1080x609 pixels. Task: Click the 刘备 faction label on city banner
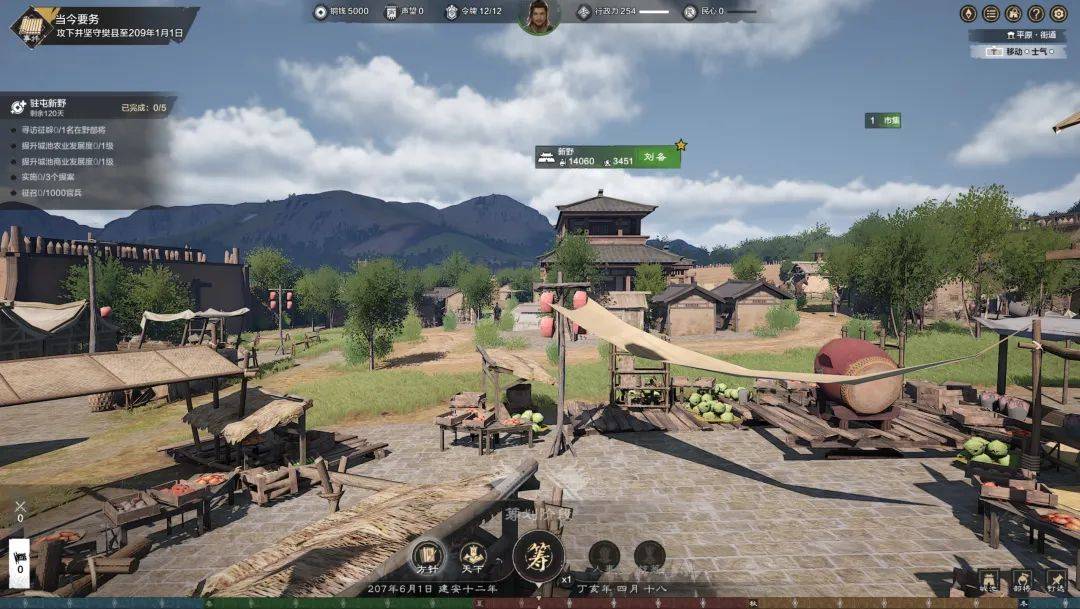click(x=655, y=157)
